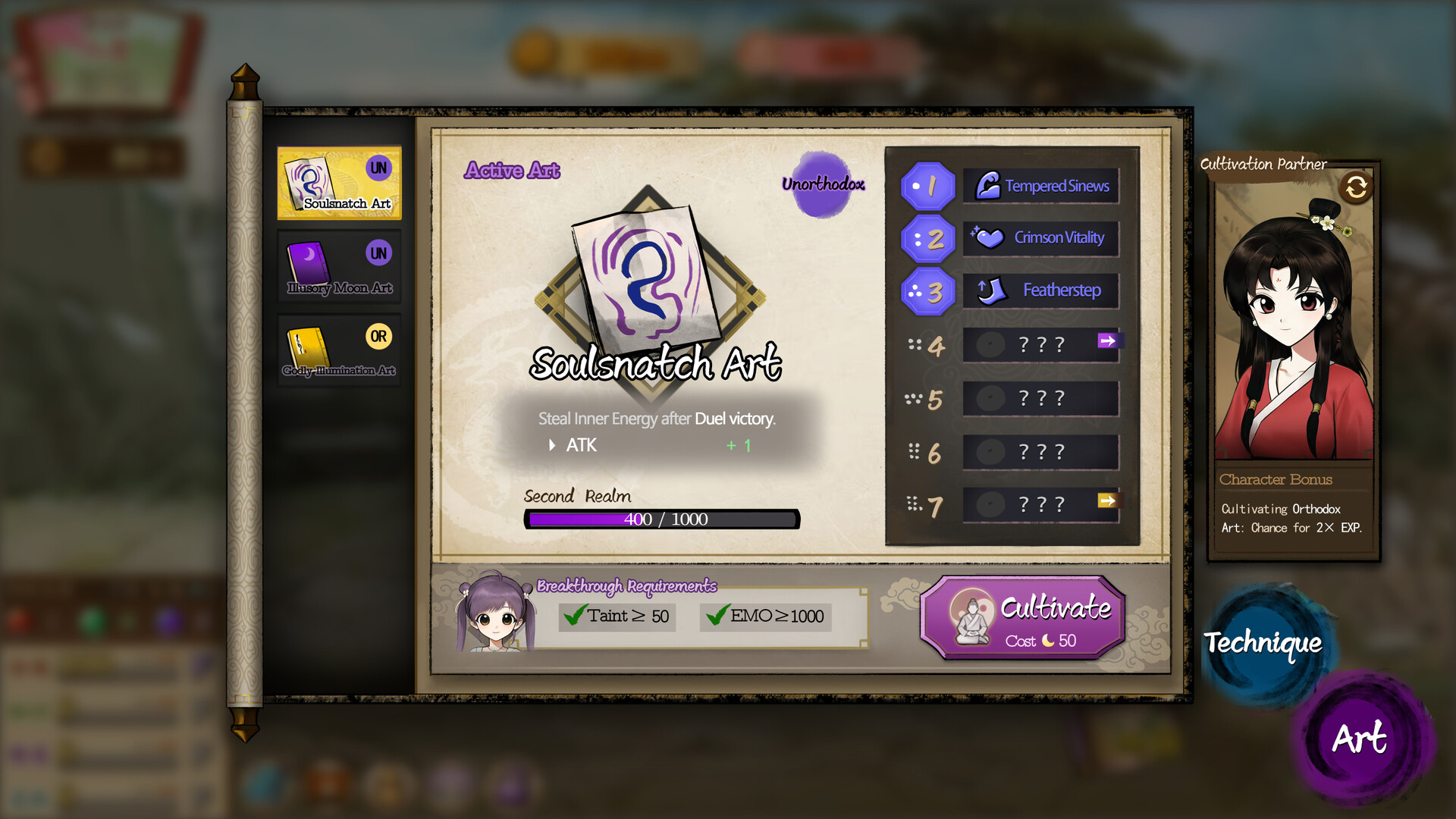The image size is (1456, 819).
Task: Expand the gold arrow on skill slot 7
Action: click(x=1107, y=501)
